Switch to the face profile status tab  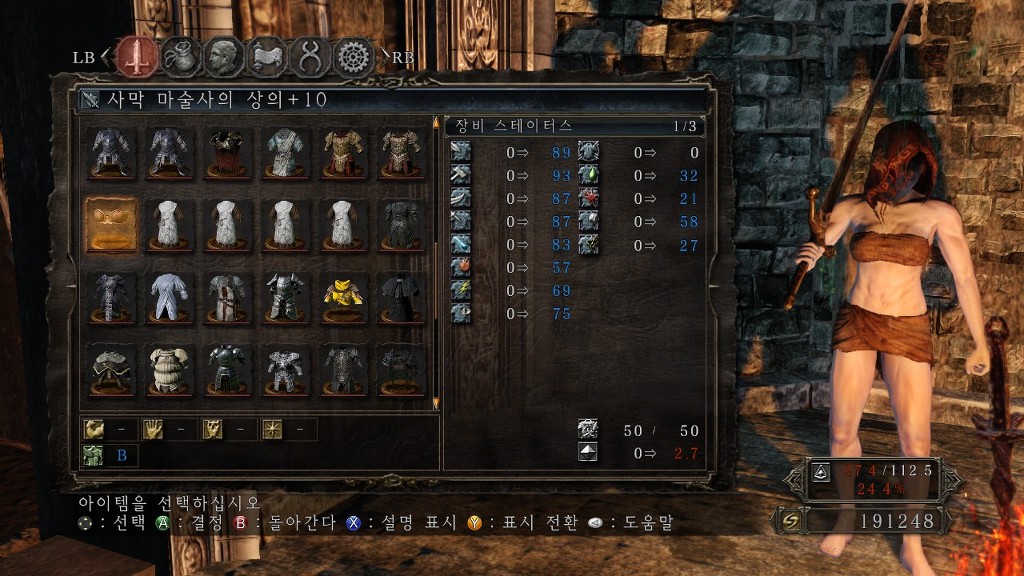click(223, 56)
